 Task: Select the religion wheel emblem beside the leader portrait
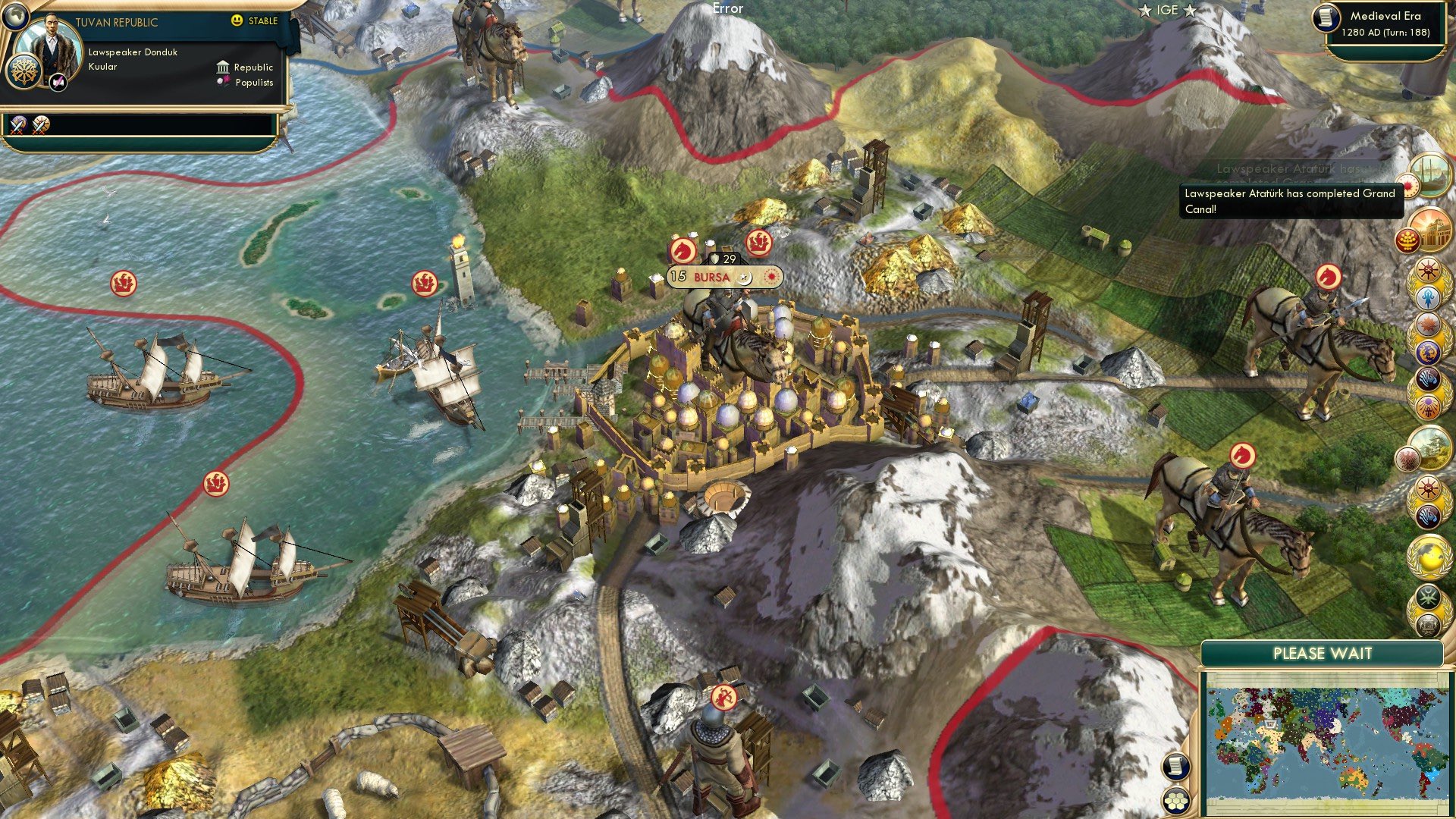(x=24, y=73)
